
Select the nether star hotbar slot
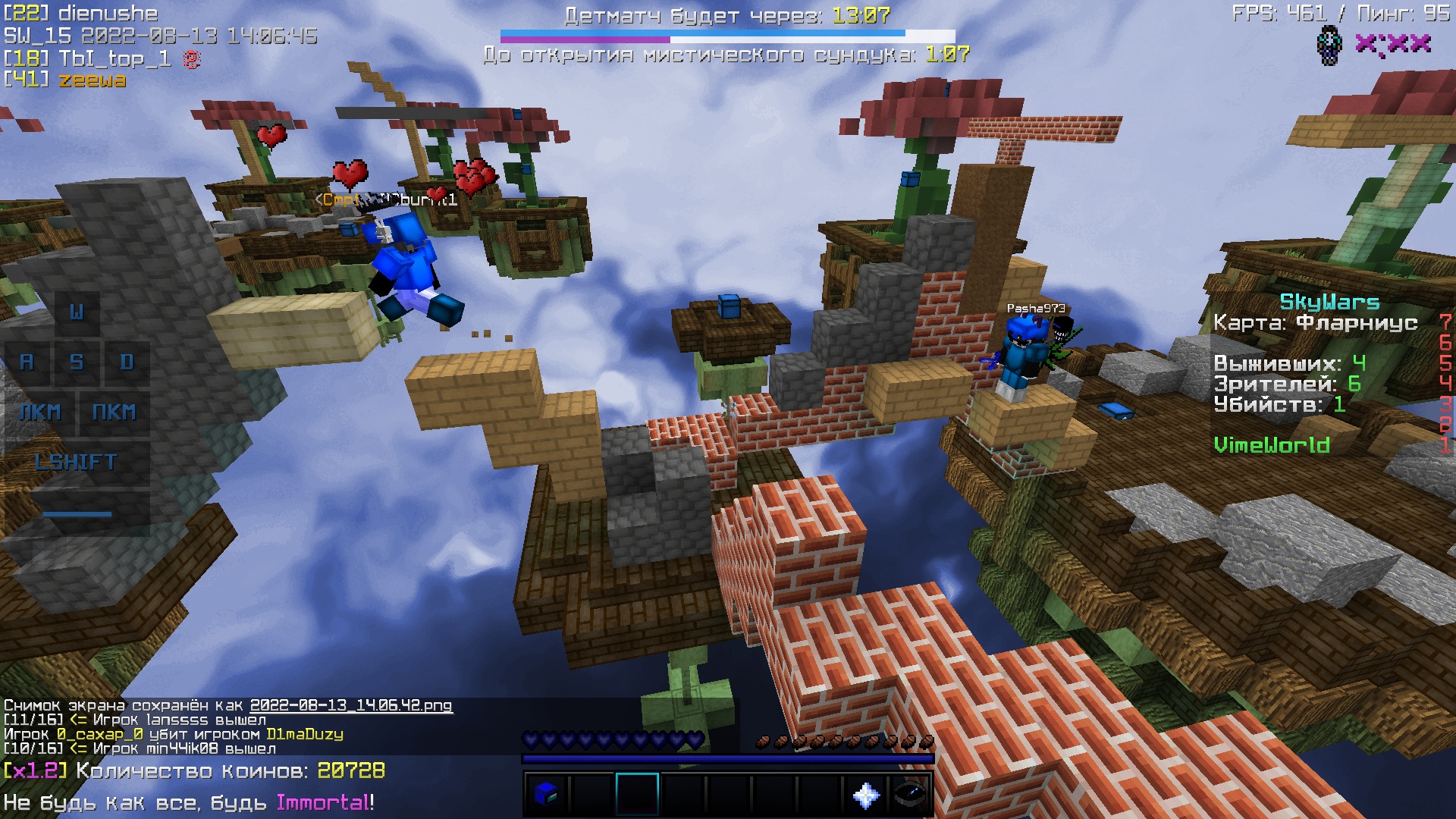coord(865,794)
